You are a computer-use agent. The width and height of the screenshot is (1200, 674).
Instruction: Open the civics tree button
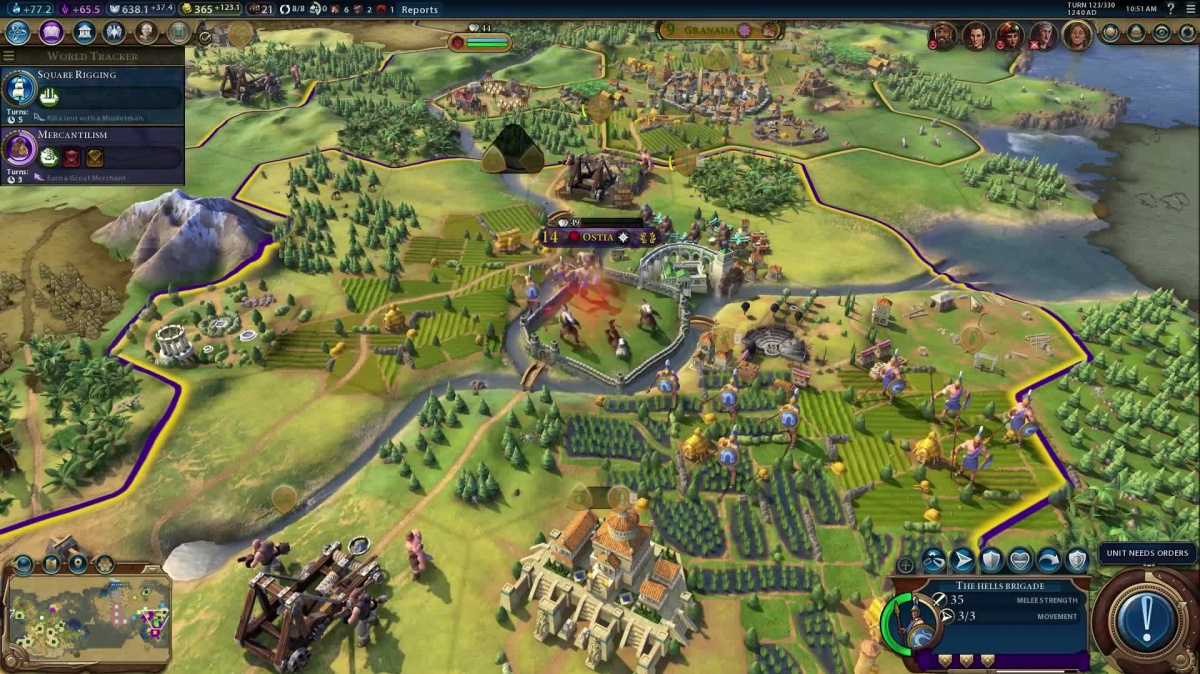click(x=51, y=32)
